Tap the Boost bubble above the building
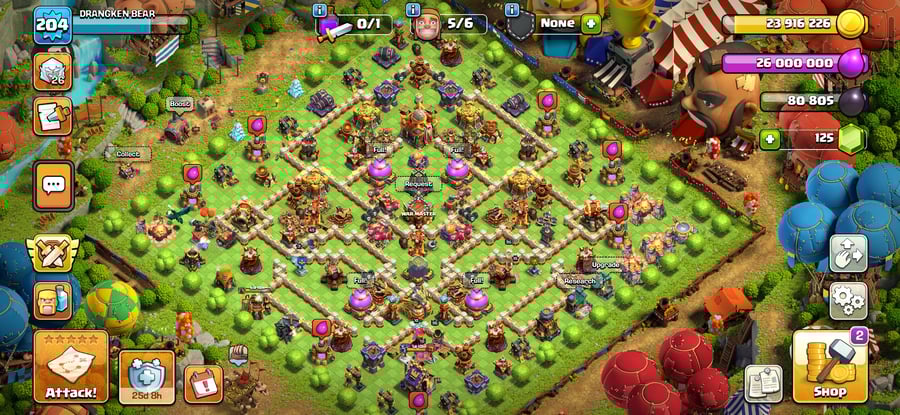900x415 pixels. pos(179,103)
